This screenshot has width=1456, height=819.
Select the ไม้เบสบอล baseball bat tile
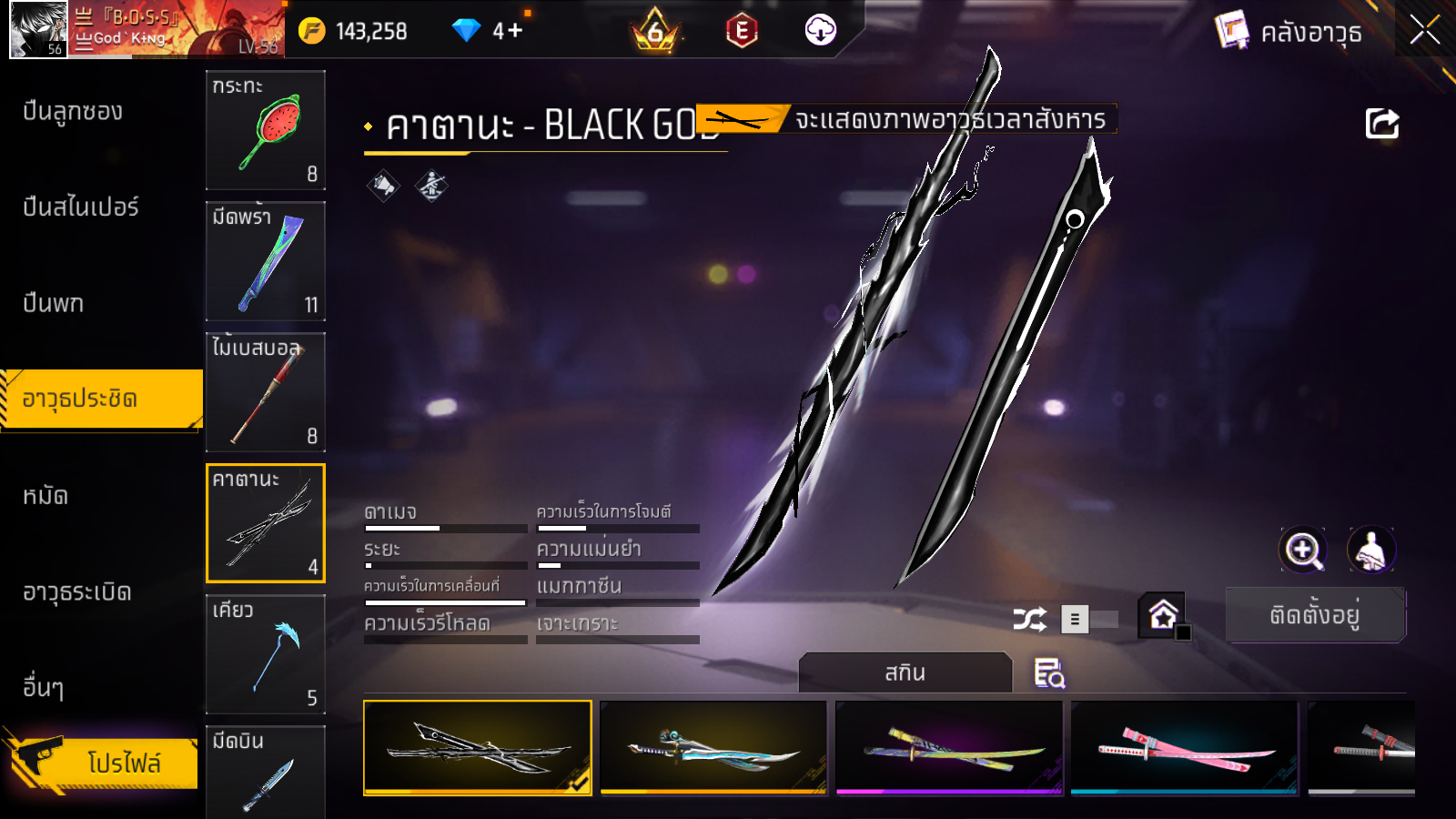266,392
